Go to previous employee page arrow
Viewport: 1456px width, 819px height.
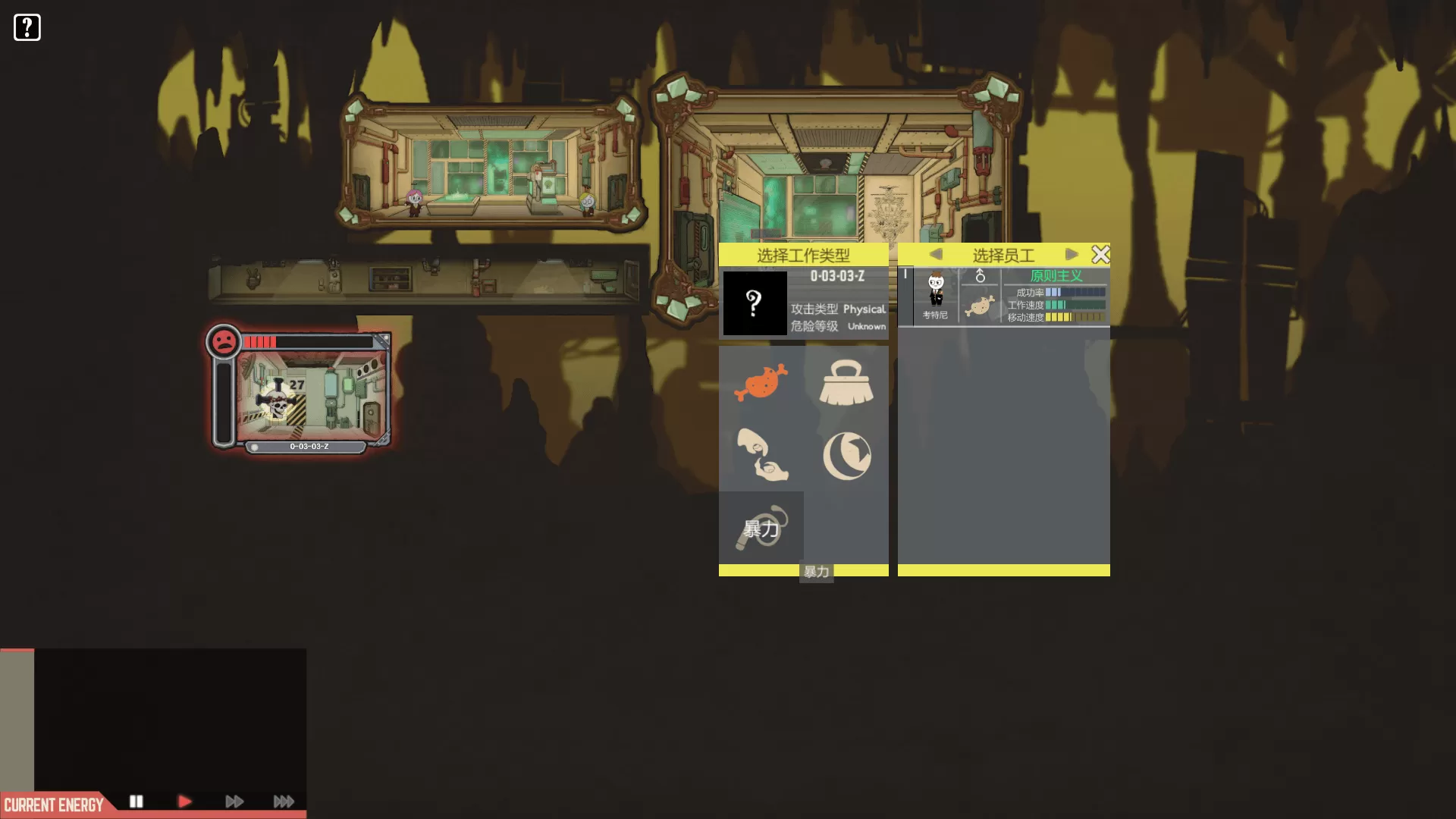click(x=936, y=254)
